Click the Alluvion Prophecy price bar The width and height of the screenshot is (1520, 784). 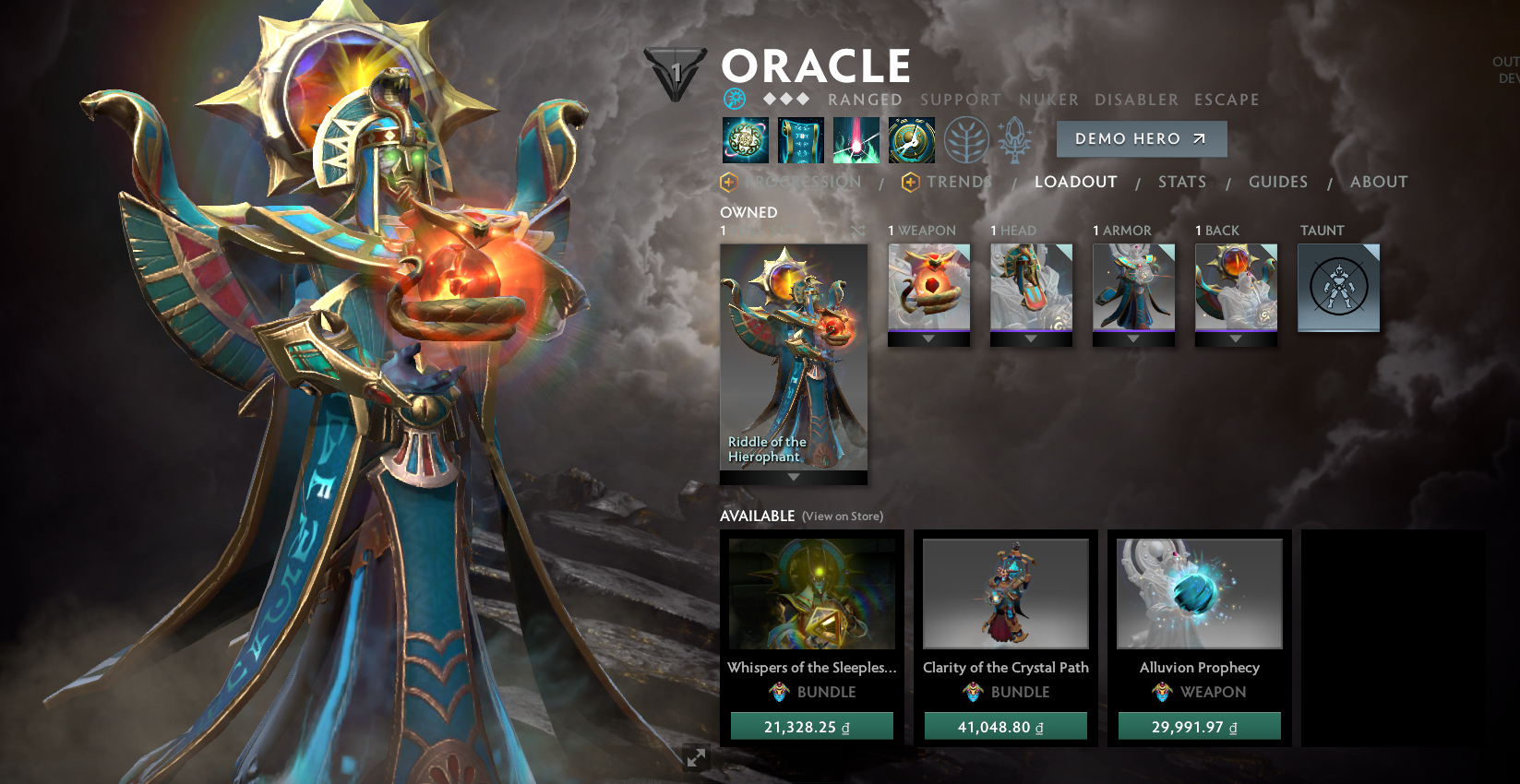coord(1197,726)
